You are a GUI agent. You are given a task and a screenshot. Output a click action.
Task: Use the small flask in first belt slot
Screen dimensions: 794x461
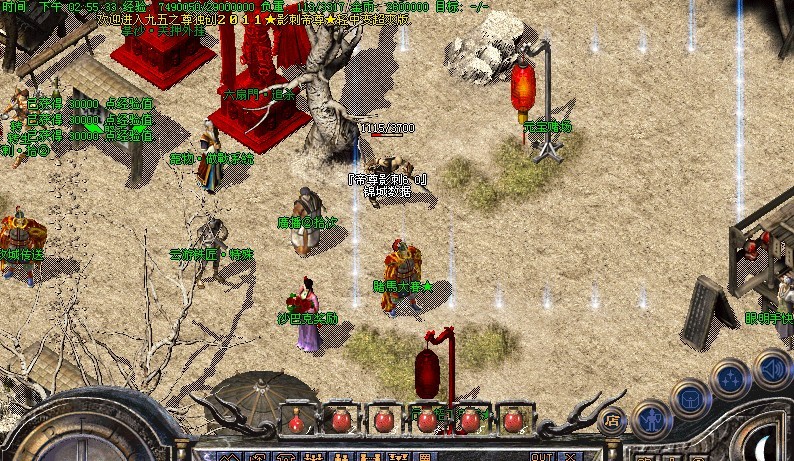coord(295,420)
